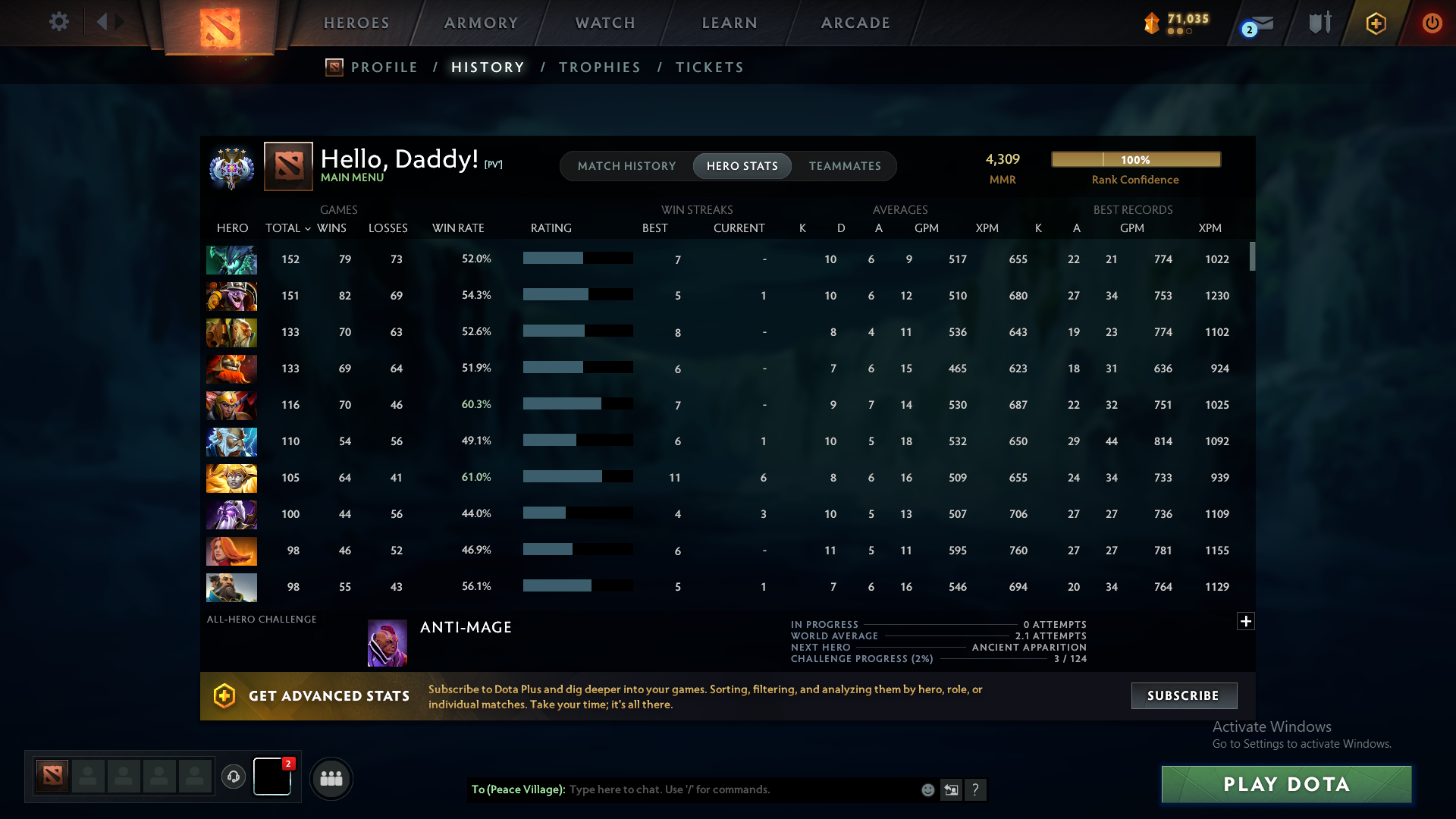Click the chat help question mark icon
The image size is (1456, 819).
pyautogui.click(x=977, y=789)
